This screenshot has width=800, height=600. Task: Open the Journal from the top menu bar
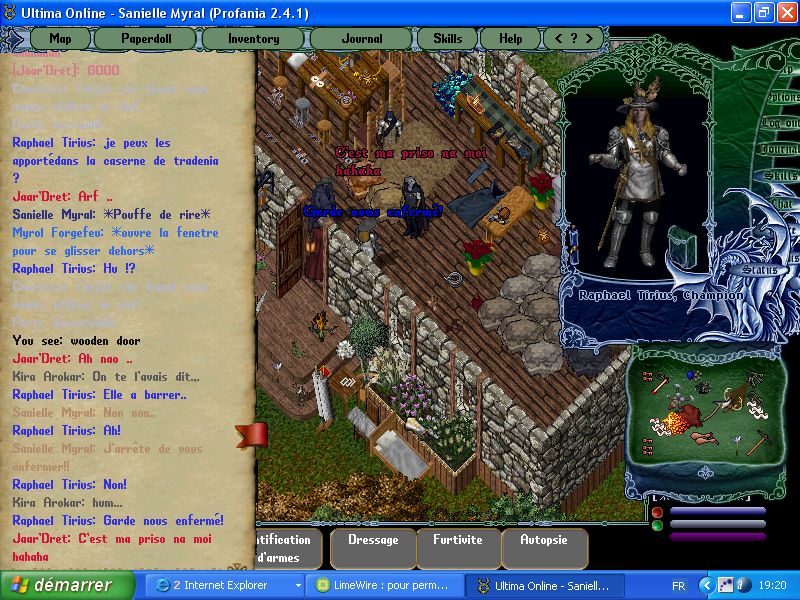361,39
